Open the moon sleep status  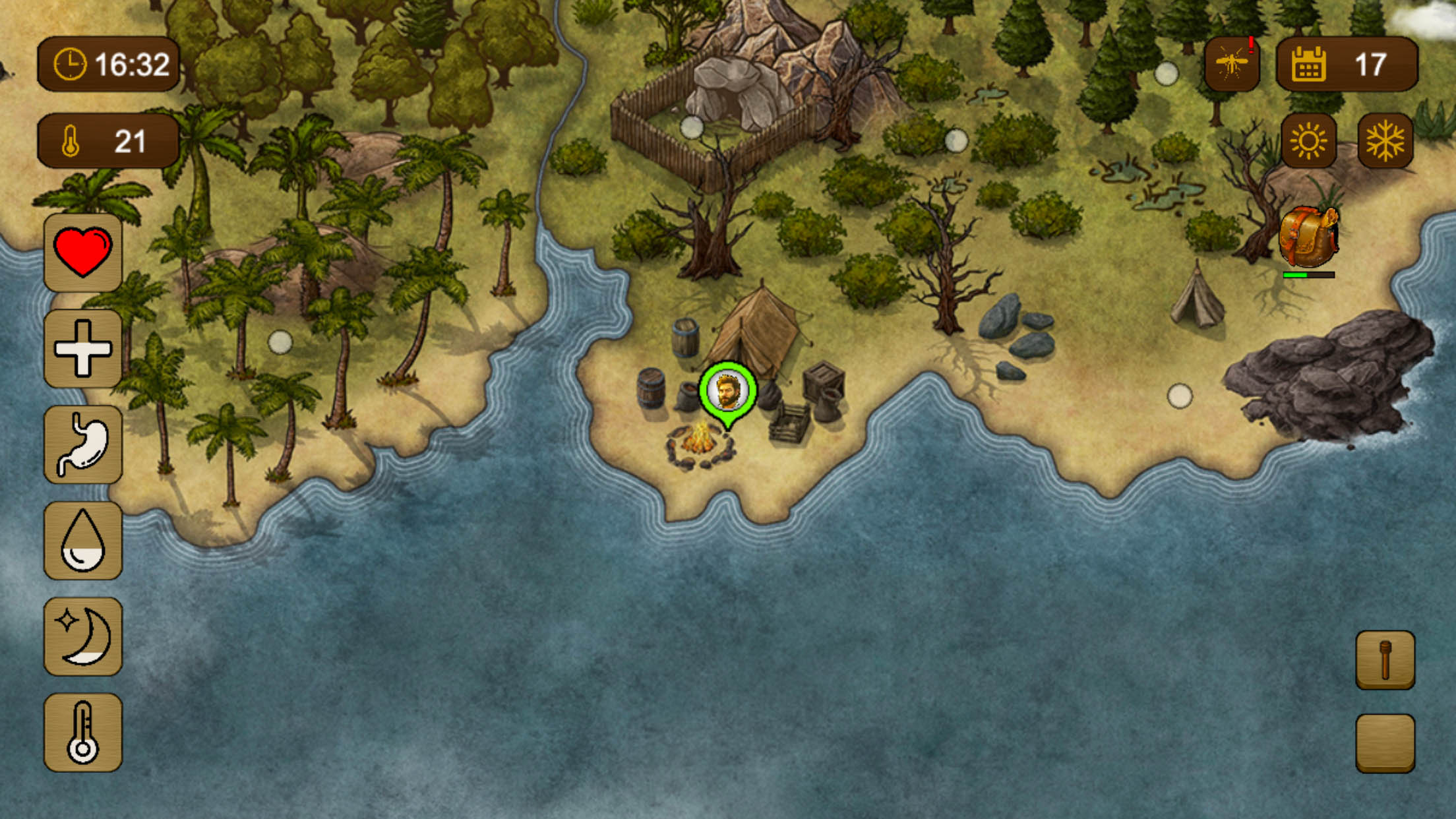tap(83, 636)
